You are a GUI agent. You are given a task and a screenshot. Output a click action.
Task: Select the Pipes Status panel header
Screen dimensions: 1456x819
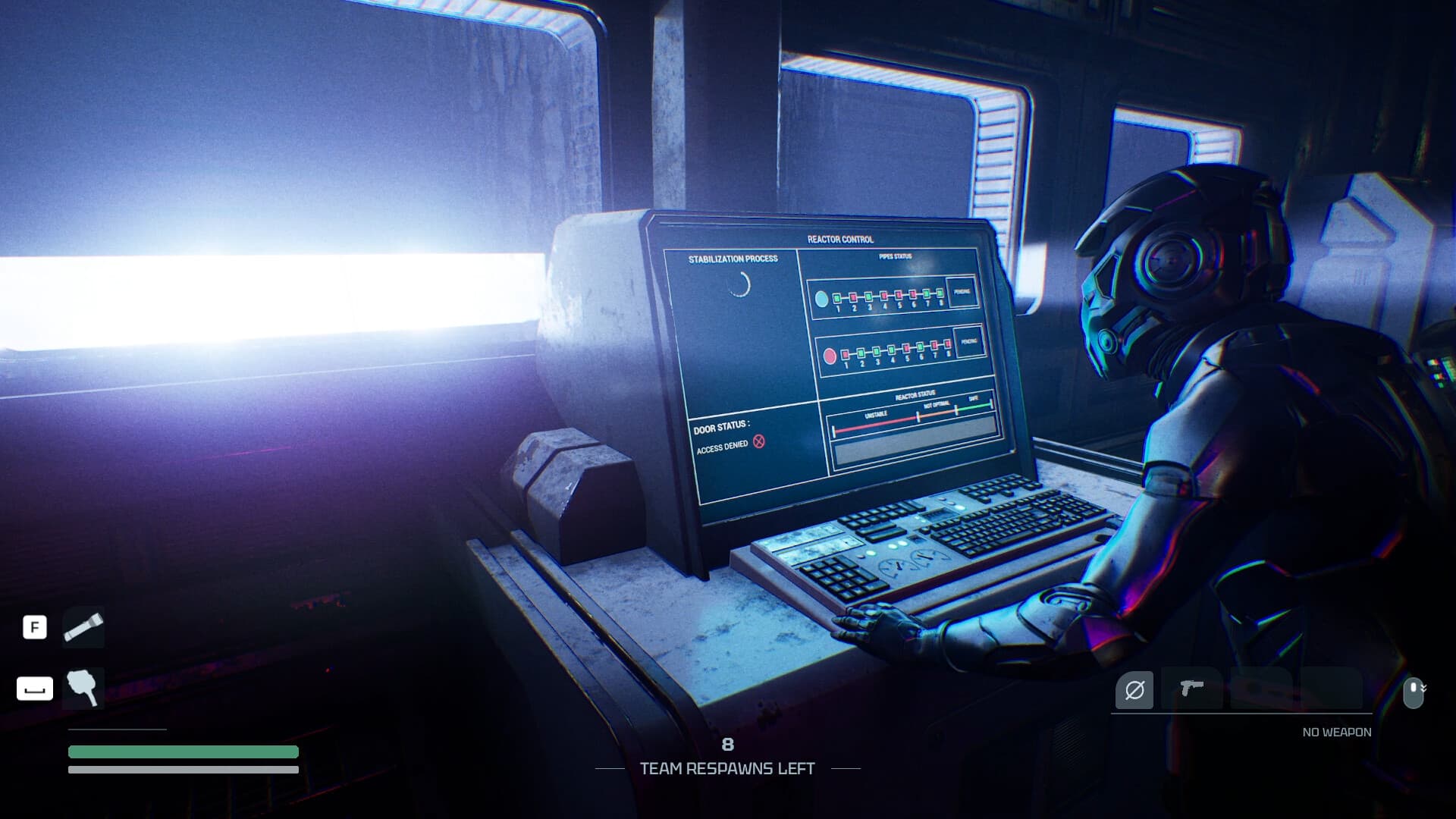pyautogui.click(x=897, y=255)
